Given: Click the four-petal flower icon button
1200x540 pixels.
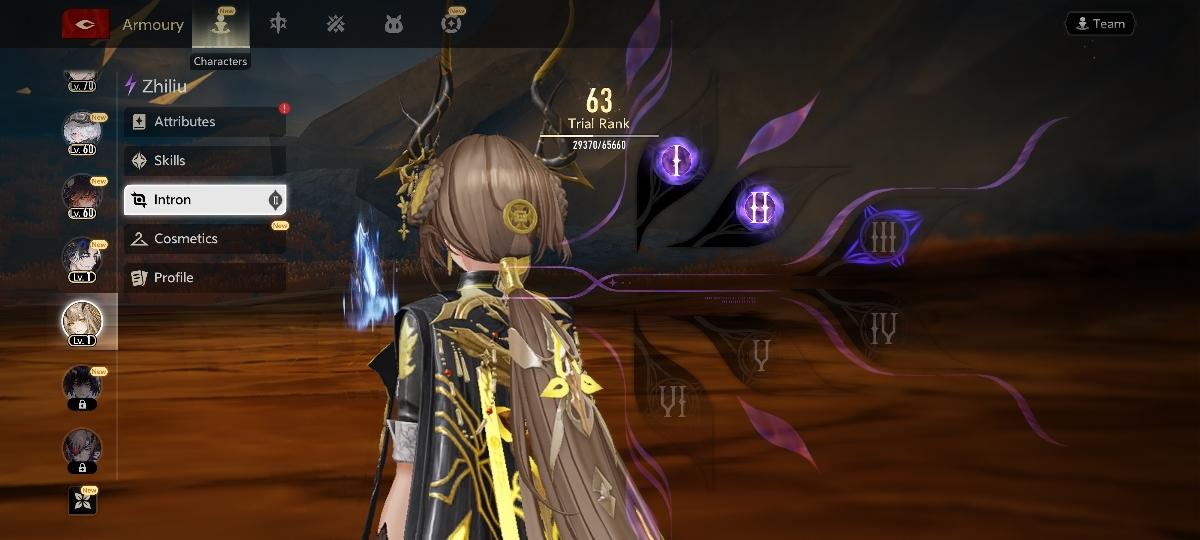Looking at the screenshot, I should (x=82, y=500).
